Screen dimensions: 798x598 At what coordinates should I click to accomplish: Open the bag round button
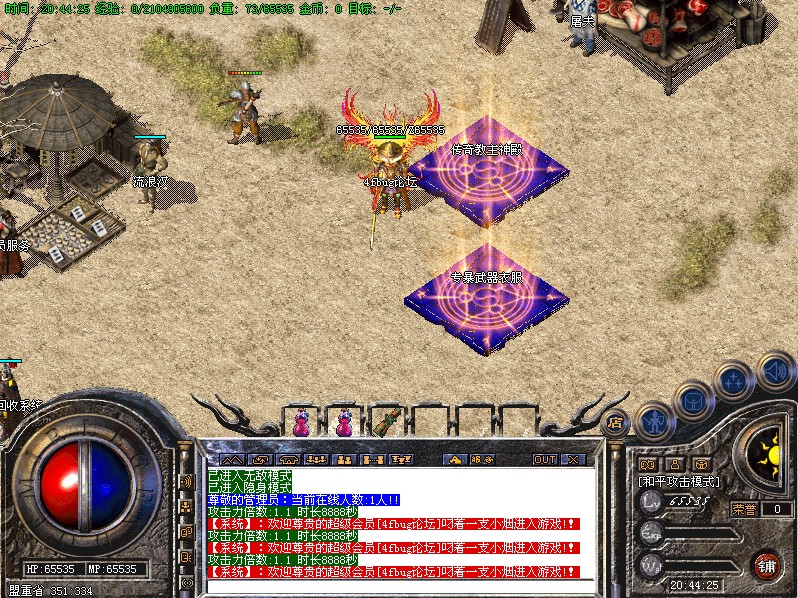pyautogui.click(x=692, y=401)
